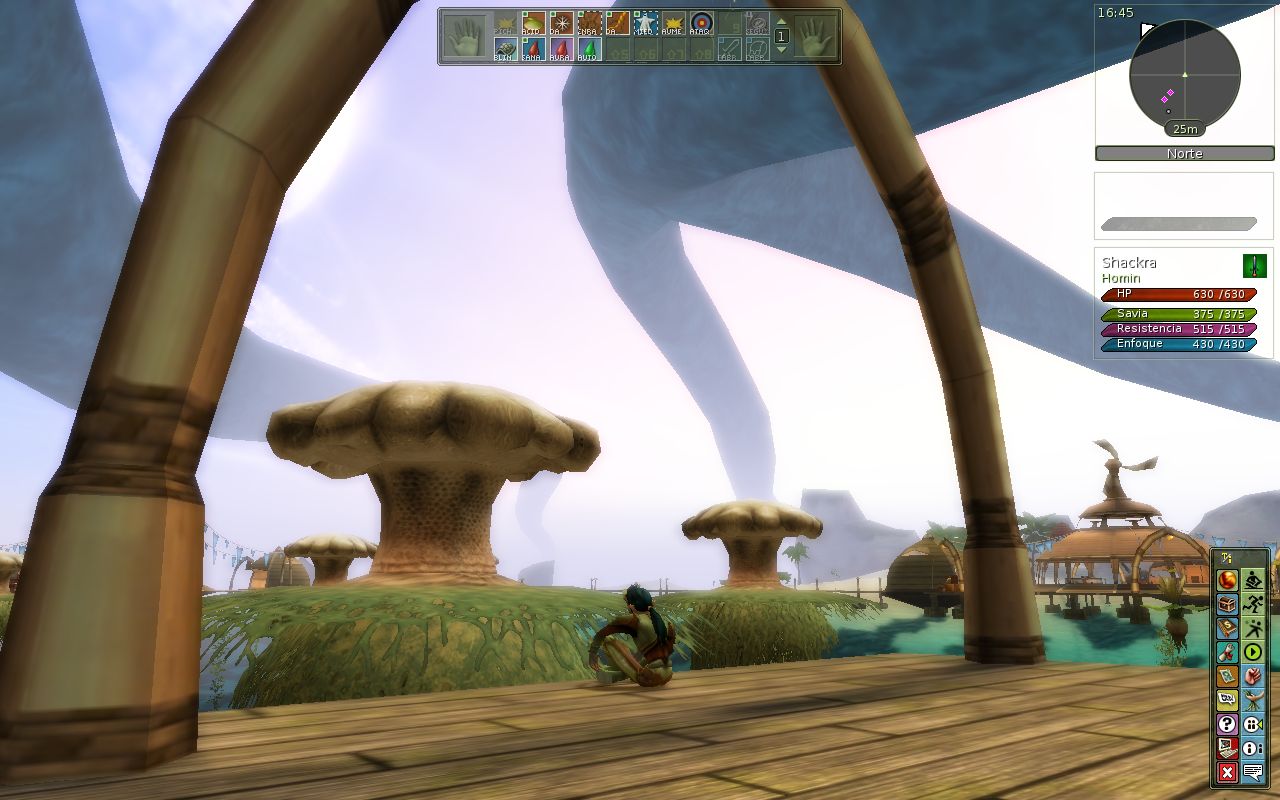This screenshot has width=1280, height=800.
Task: Open the computer system options icon
Action: (x=1227, y=748)
